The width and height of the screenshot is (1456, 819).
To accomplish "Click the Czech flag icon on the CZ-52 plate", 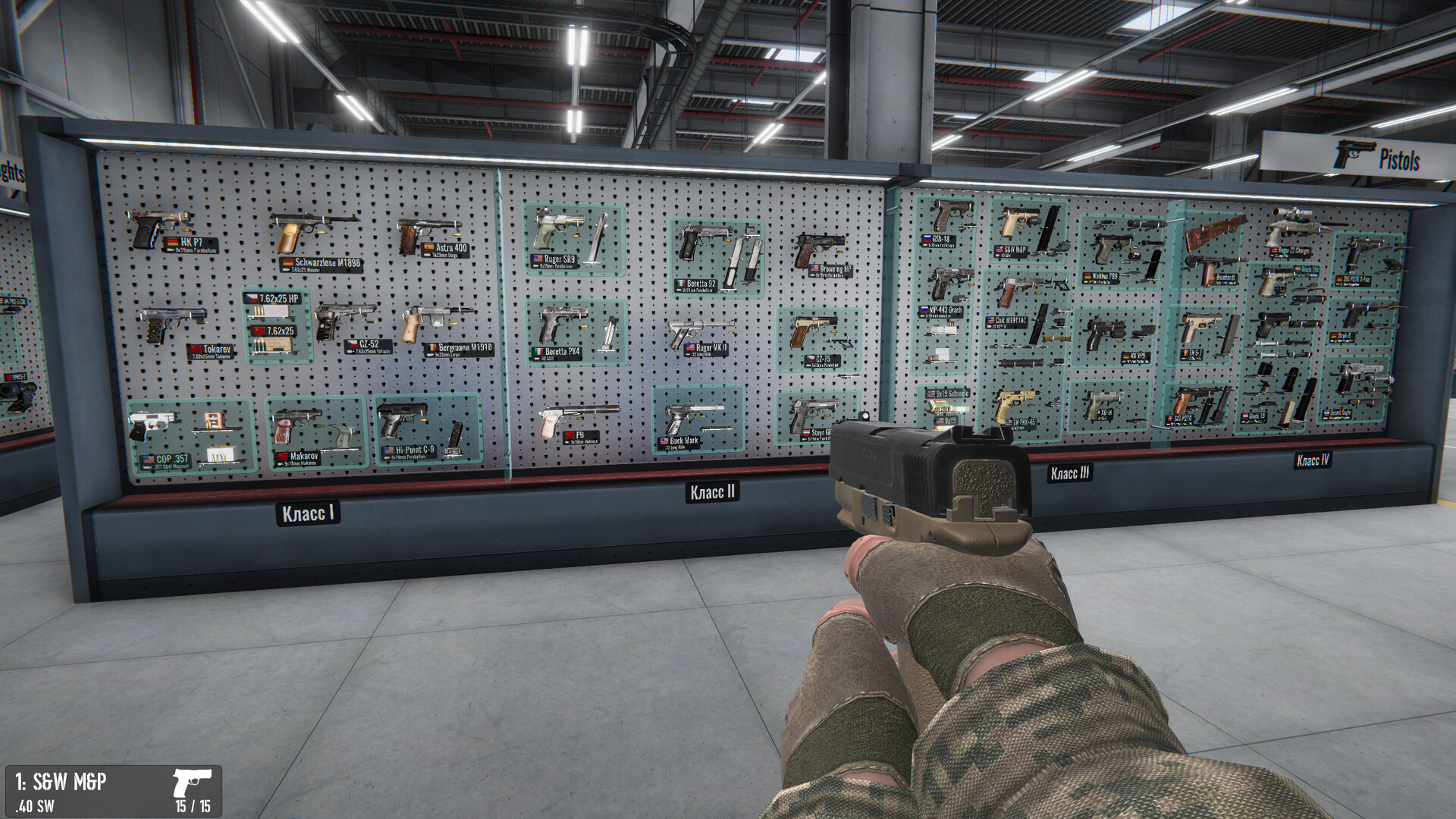I will [350, 343].
